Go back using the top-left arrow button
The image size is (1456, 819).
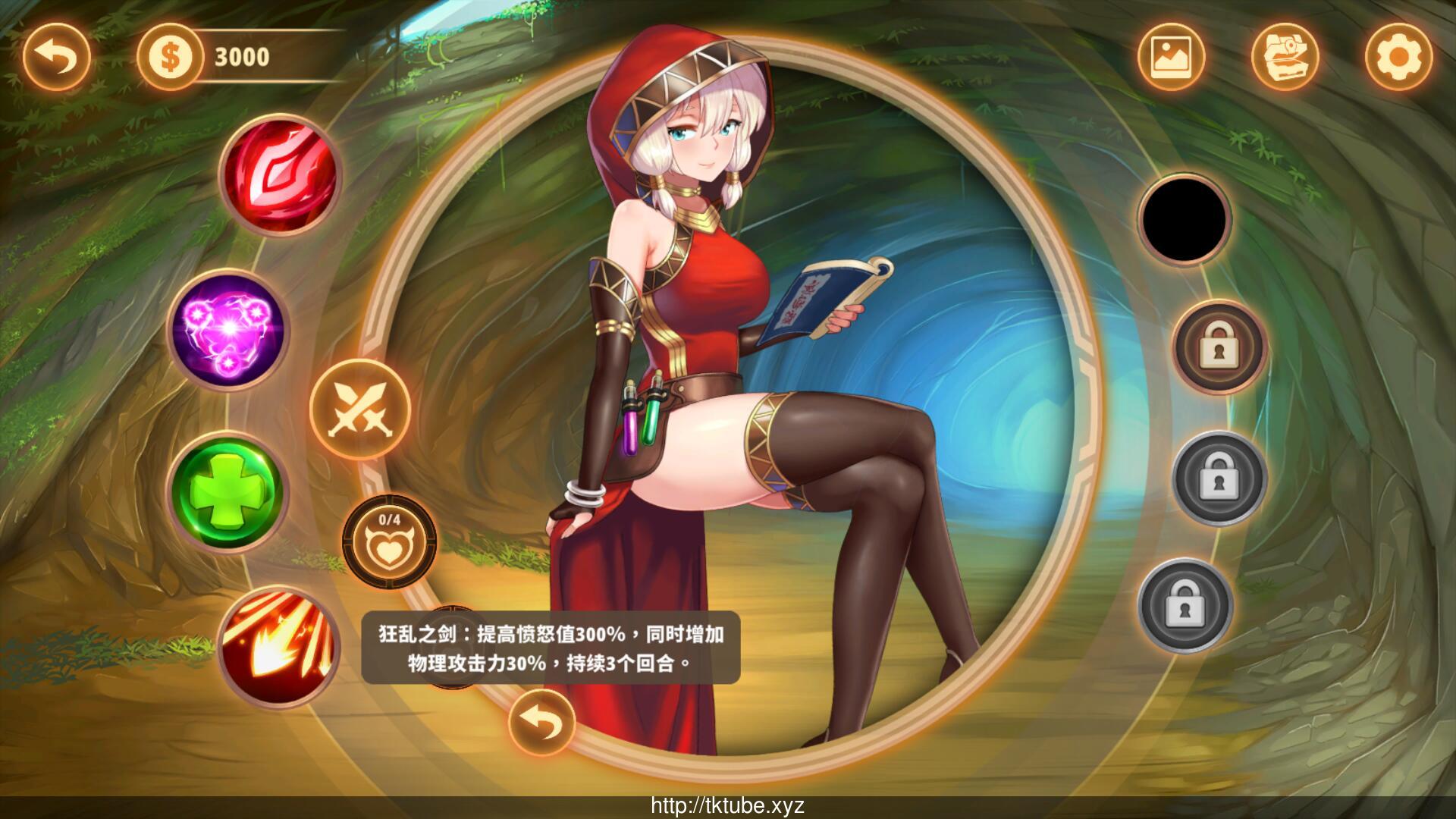point(57,57)
